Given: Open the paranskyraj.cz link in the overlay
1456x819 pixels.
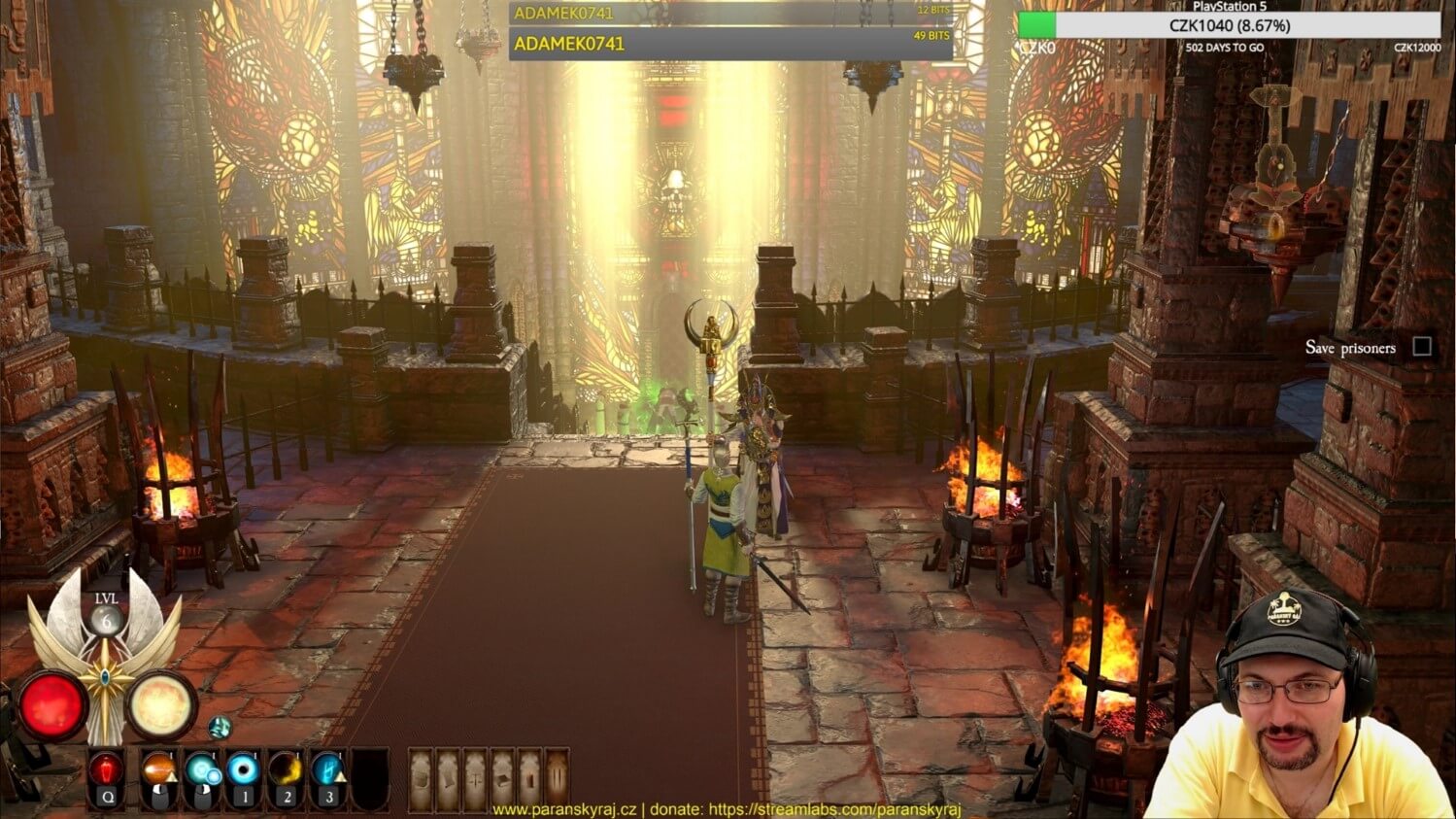Looking at the screenshot, I should tap(564, 809).
